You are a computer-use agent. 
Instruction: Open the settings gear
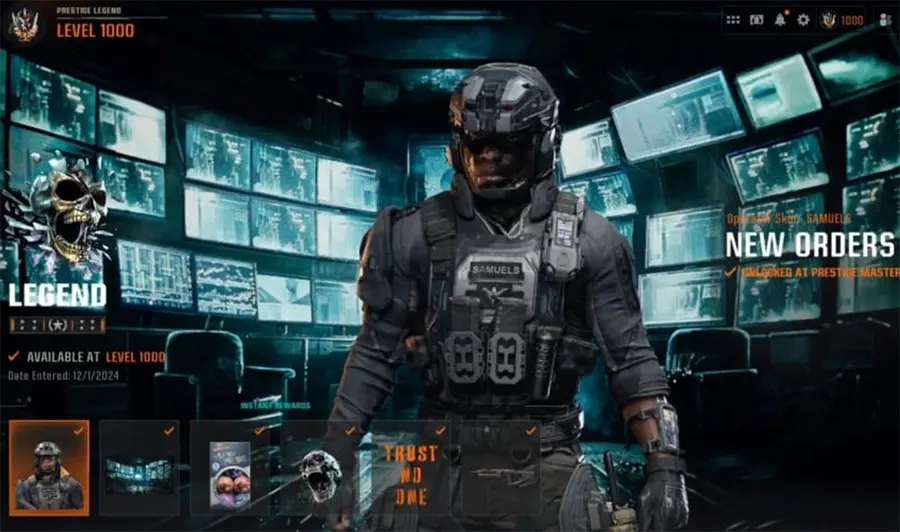(x=803, y=20)
